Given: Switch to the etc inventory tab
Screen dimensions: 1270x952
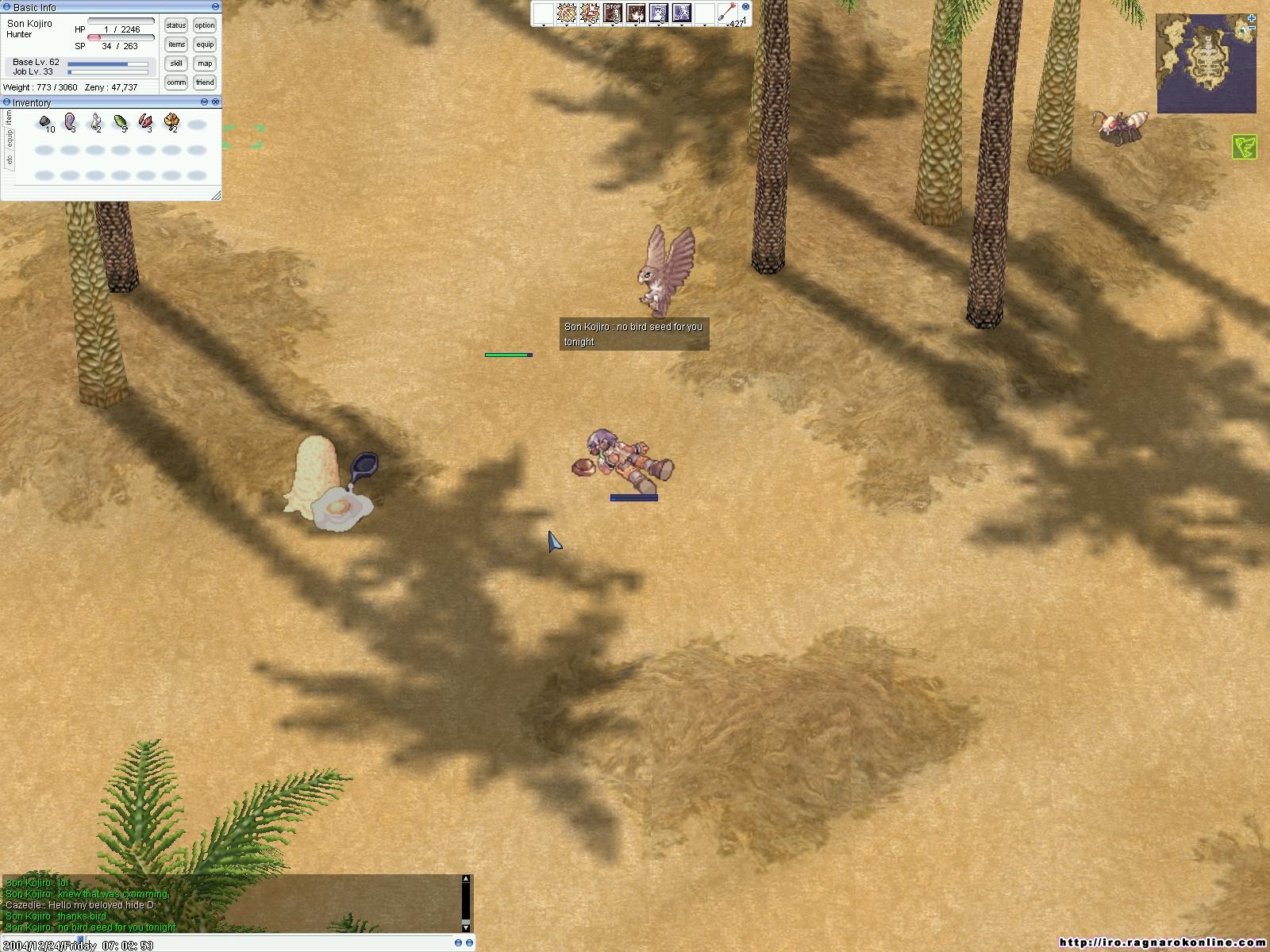Looking at the screenshot, I should click(9, 159).
